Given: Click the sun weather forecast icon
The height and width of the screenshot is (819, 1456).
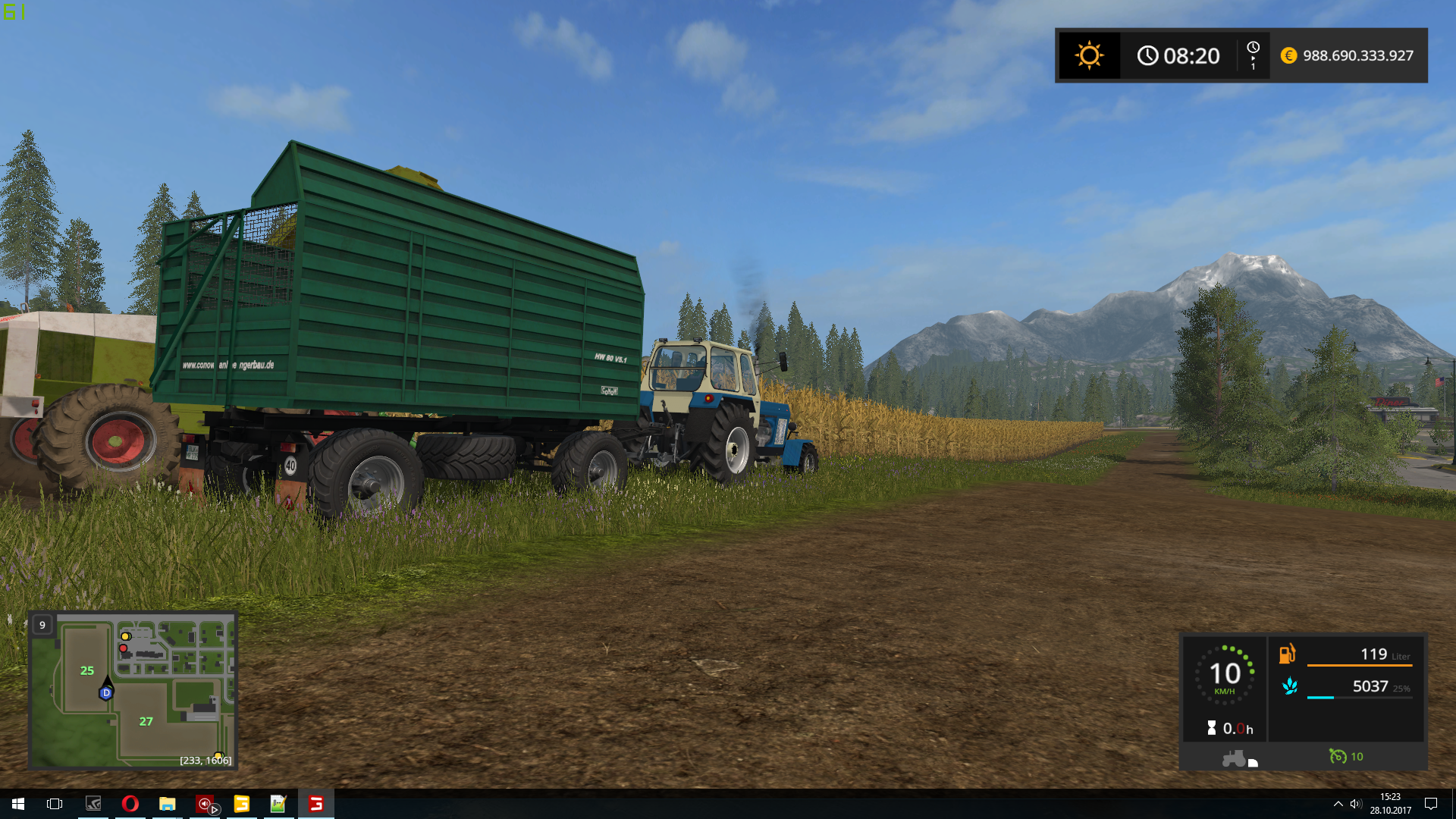Looking at the screenshot, I should point(1089,55).
